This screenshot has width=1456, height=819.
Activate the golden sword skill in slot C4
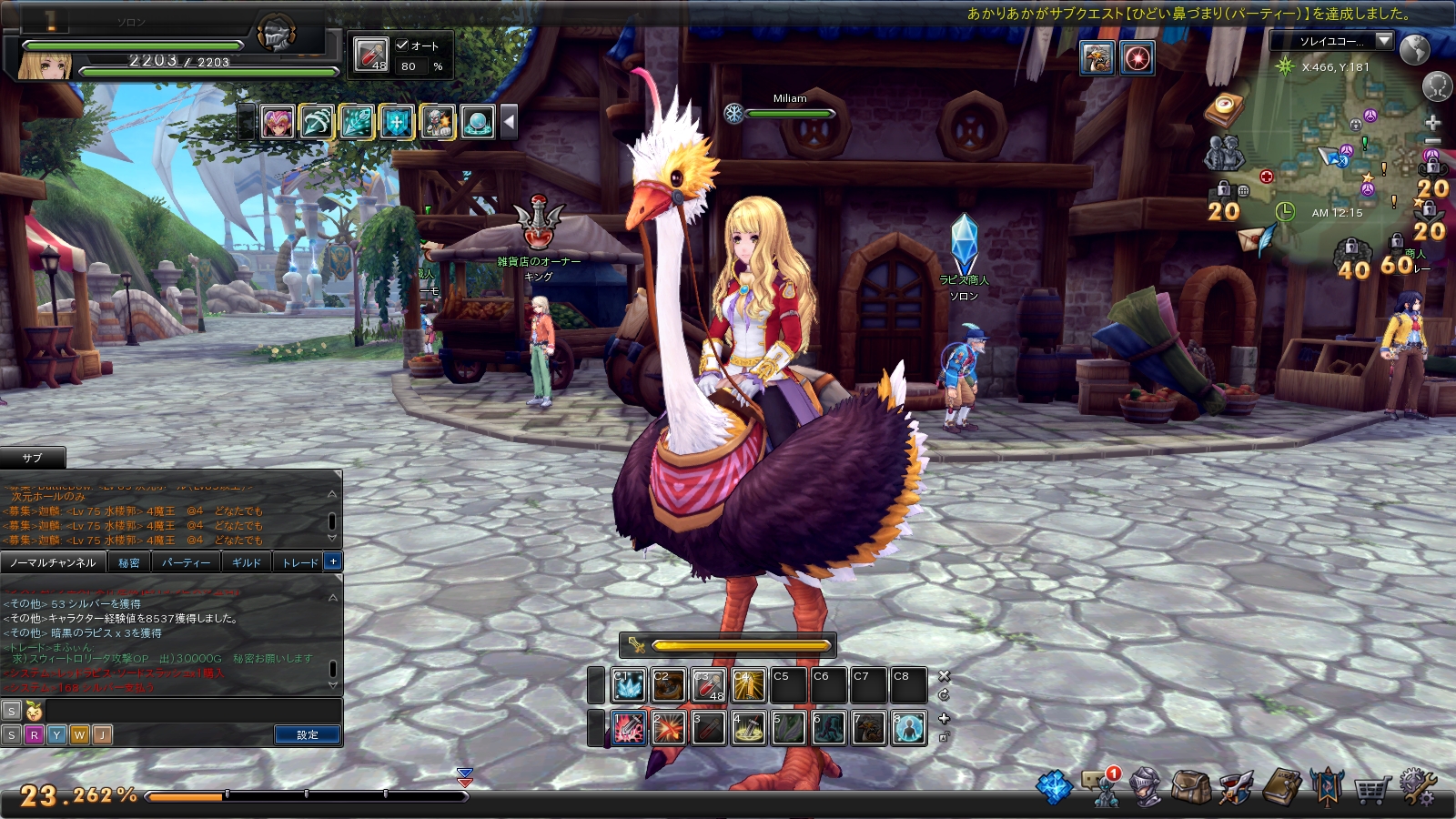pyautogui.click(x=749, y=686)
